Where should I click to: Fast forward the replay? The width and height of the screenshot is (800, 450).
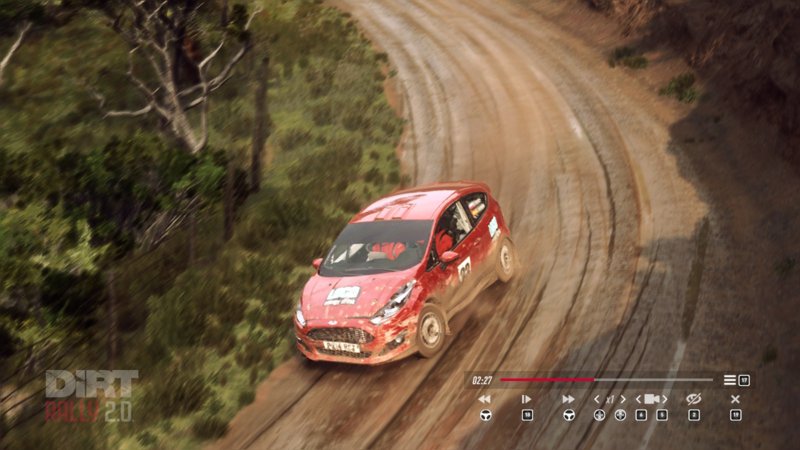[x=568, y=399]
